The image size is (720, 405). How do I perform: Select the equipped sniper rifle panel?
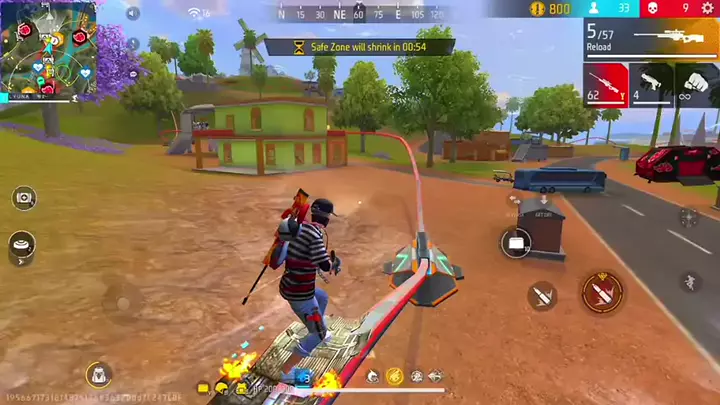click(x=651, y=38)
